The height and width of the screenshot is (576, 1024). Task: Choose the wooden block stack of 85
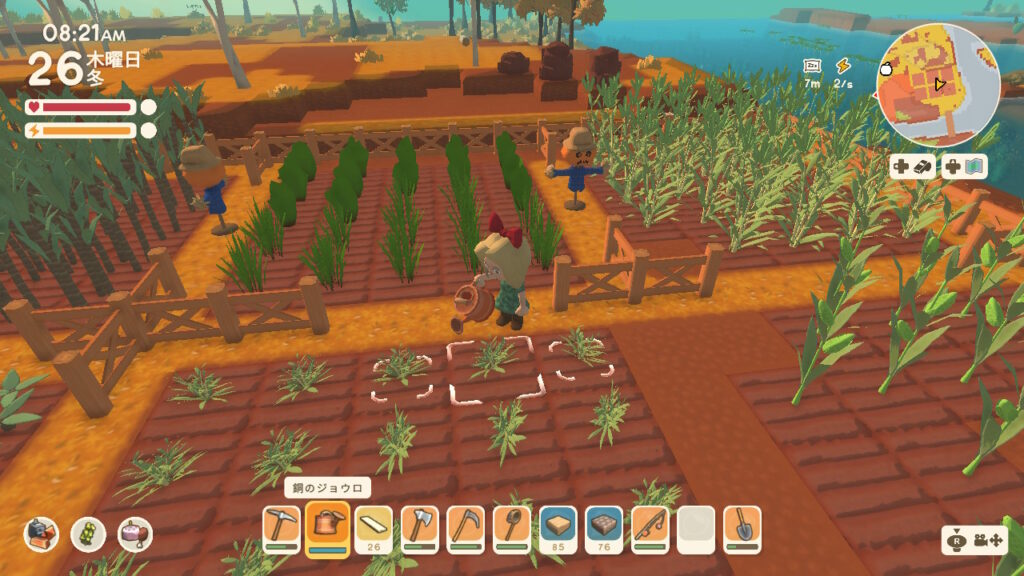click(x=558, y=525)
